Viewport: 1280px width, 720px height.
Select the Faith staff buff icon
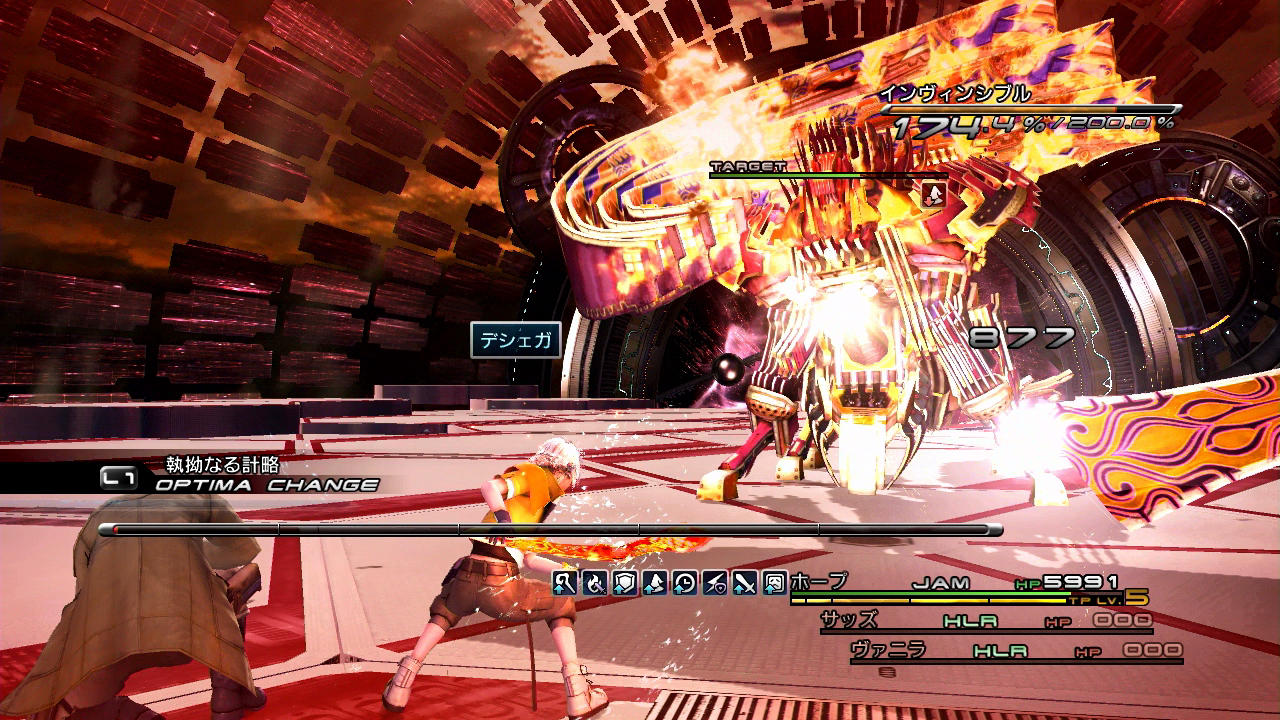pos(565,582)
